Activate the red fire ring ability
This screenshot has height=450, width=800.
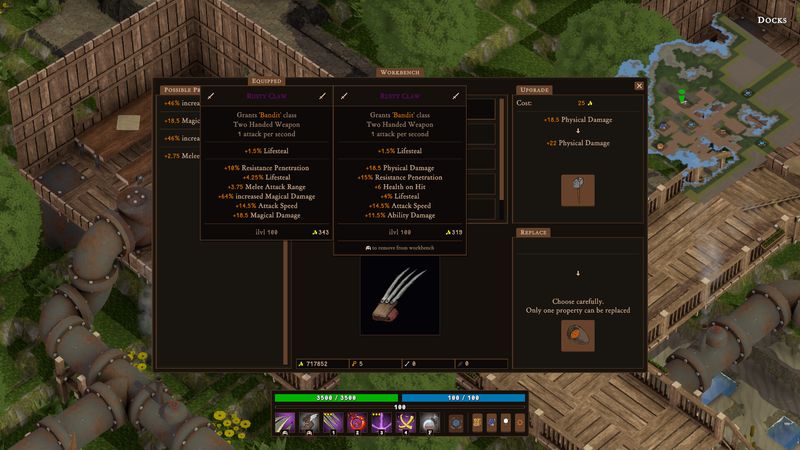(x=358, y=424)
